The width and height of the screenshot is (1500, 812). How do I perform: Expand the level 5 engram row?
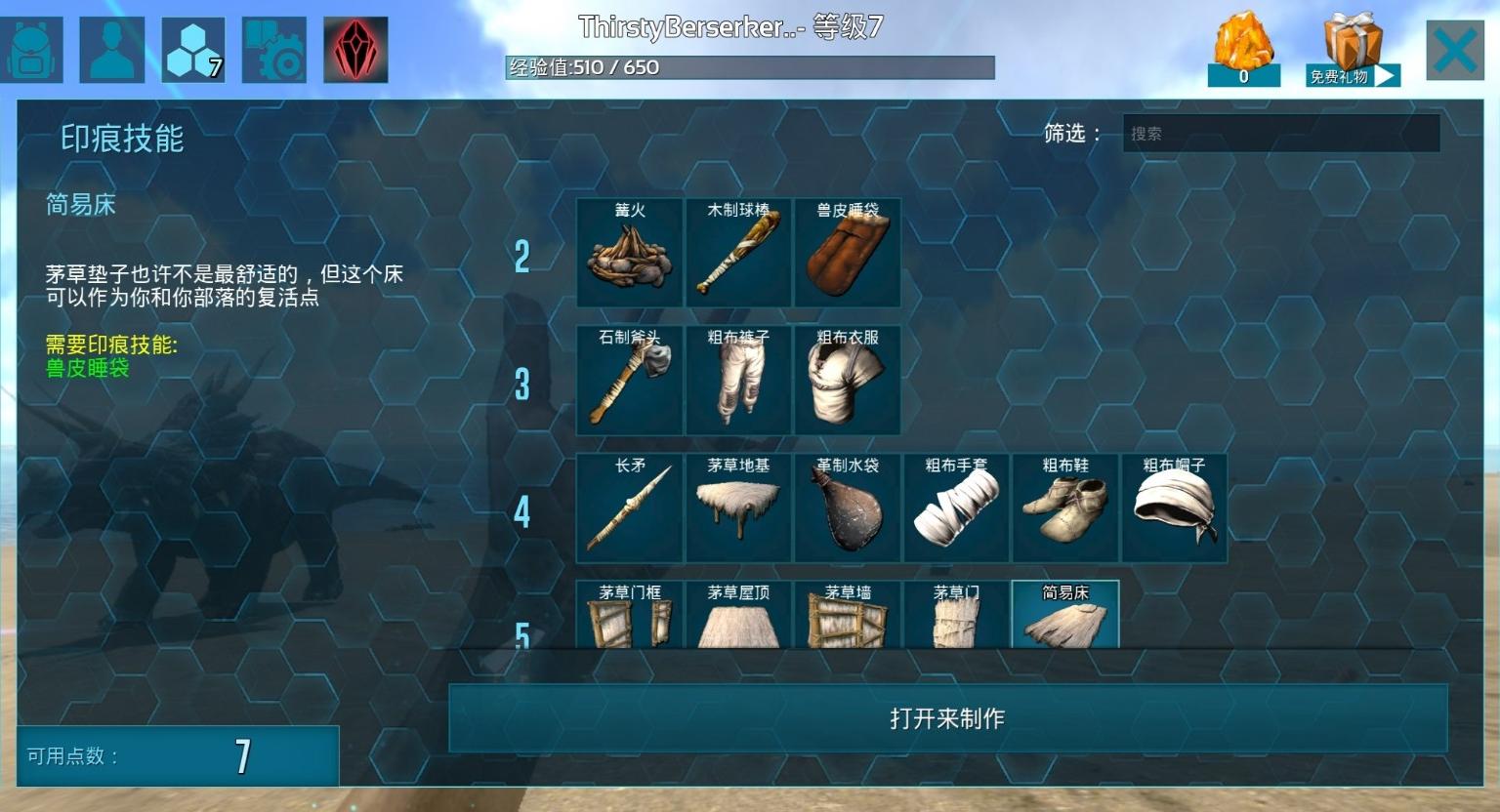click(521, 634)
